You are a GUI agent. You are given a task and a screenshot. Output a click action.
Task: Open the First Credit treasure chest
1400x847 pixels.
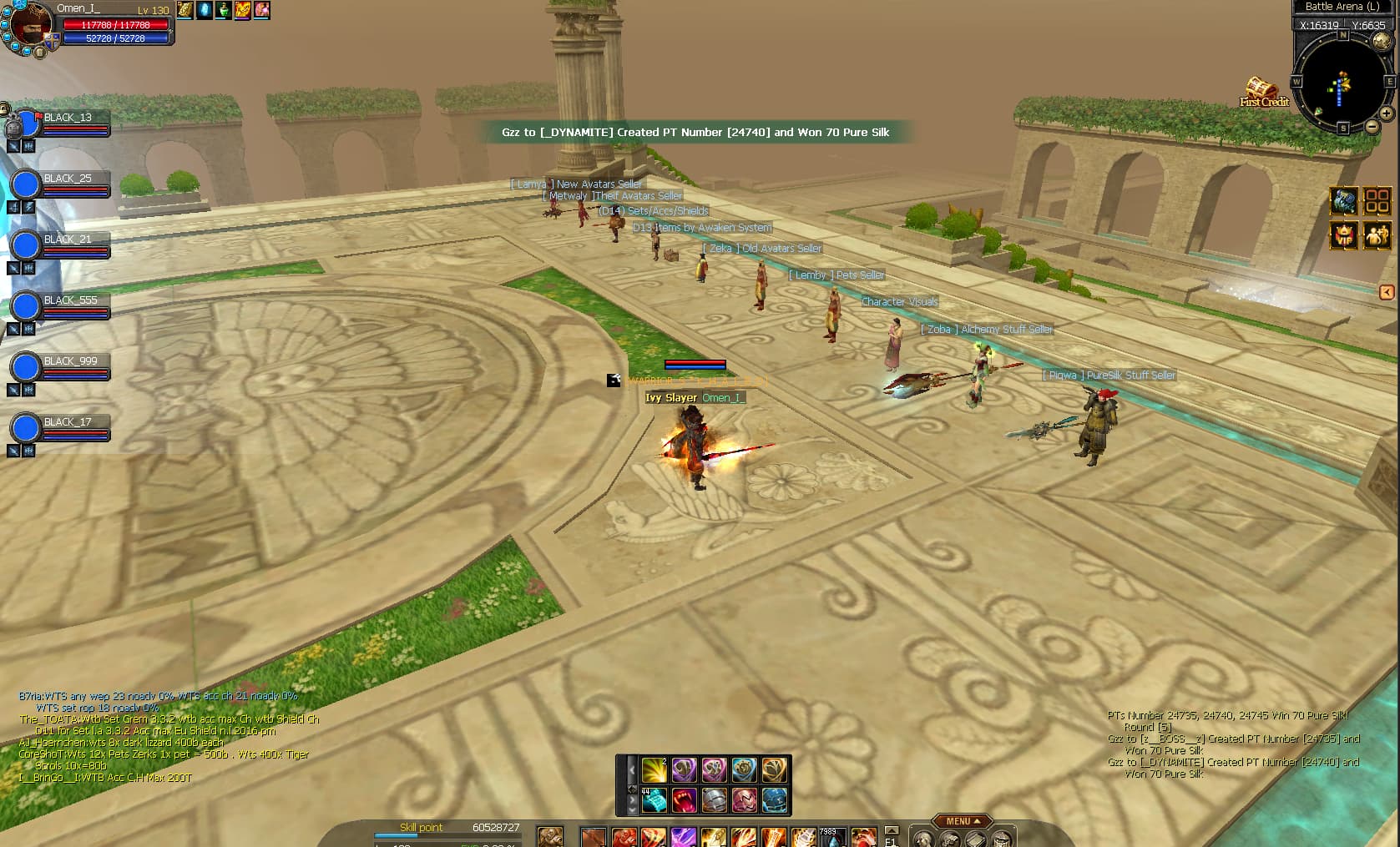(x=1261, y=89)
